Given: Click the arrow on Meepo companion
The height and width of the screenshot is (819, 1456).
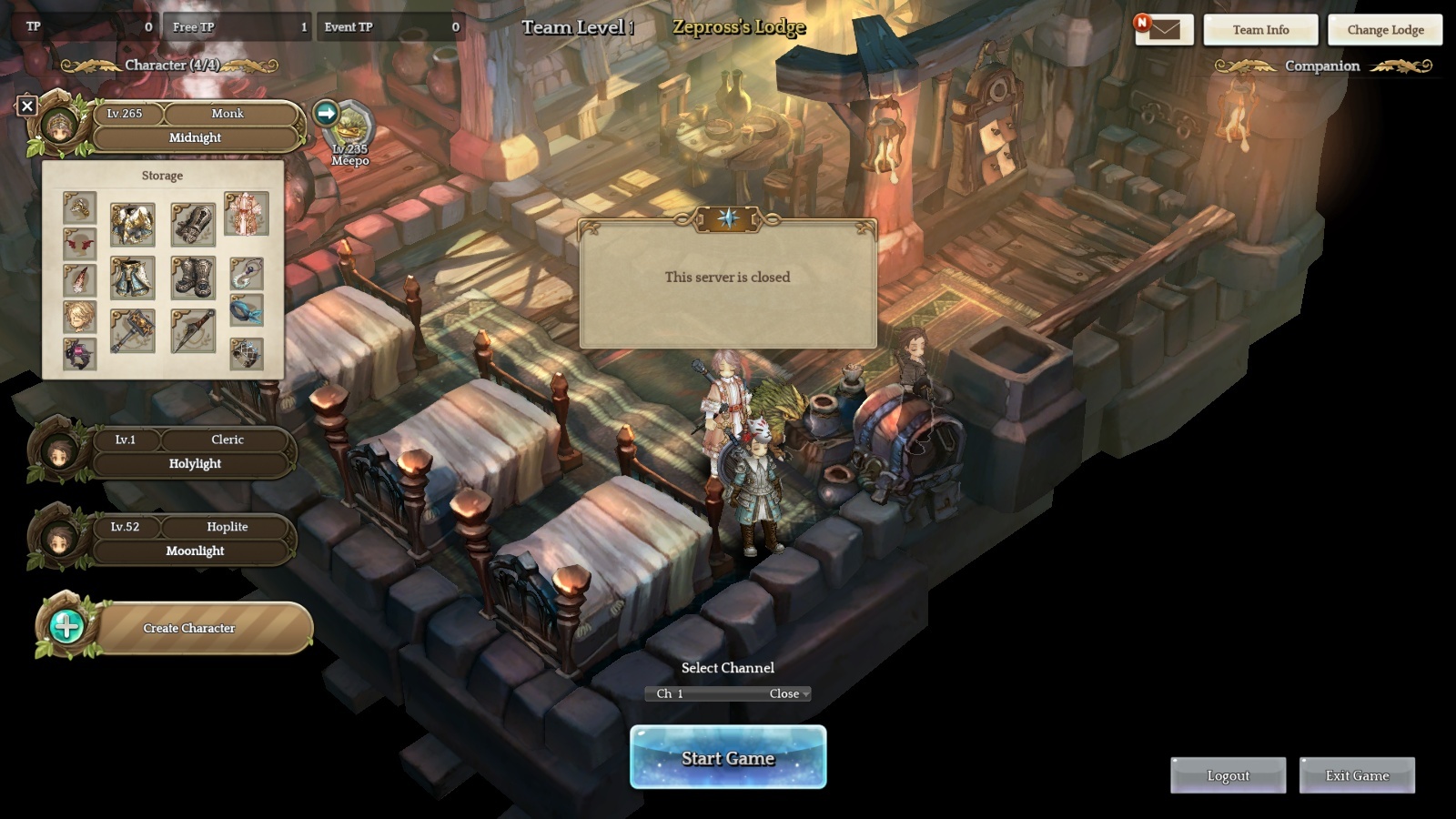Looking at the screenshot, I should 326,113.
